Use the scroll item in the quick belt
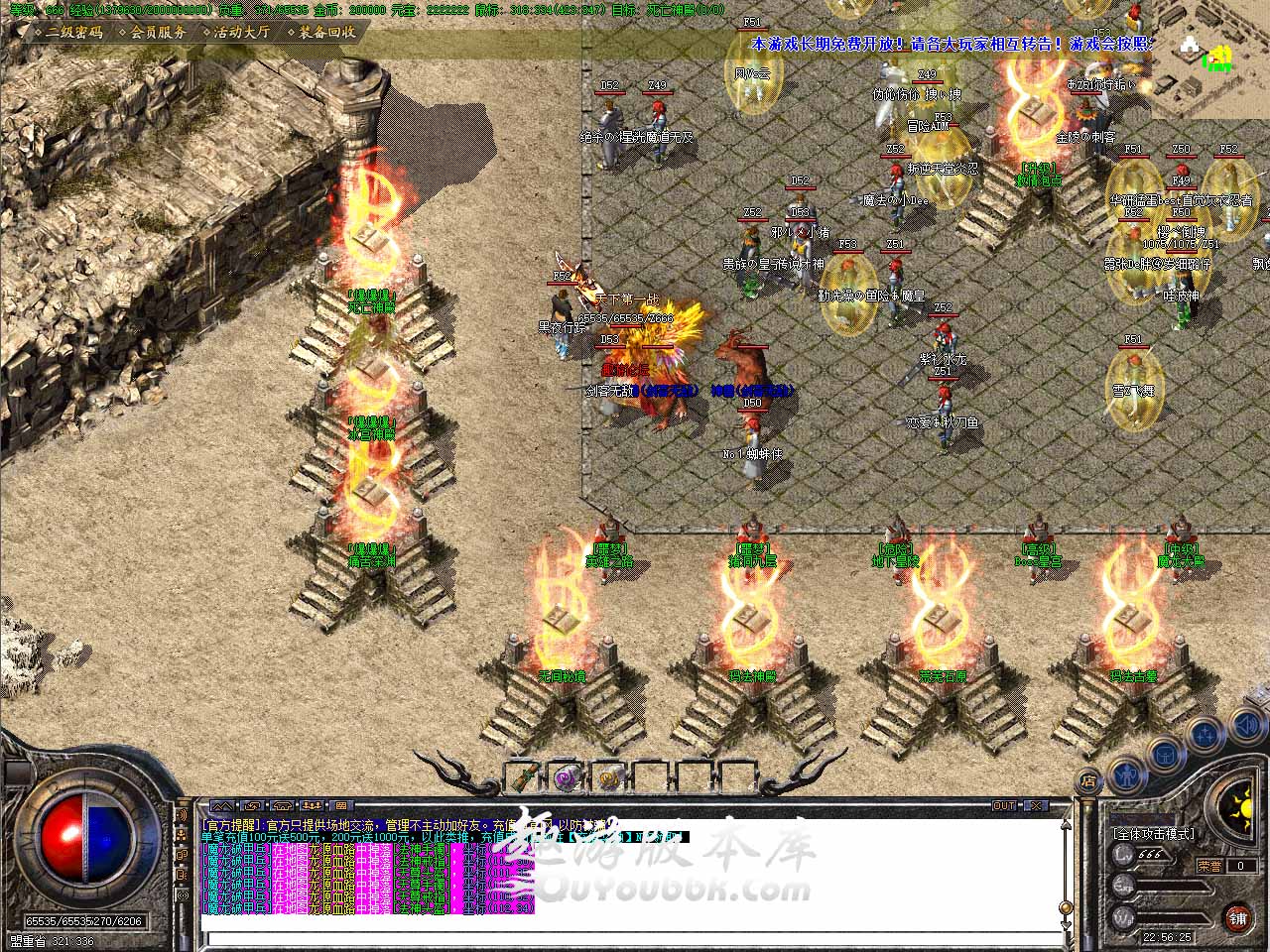Screen dimensions: 1270x952 tap(523, 776)
